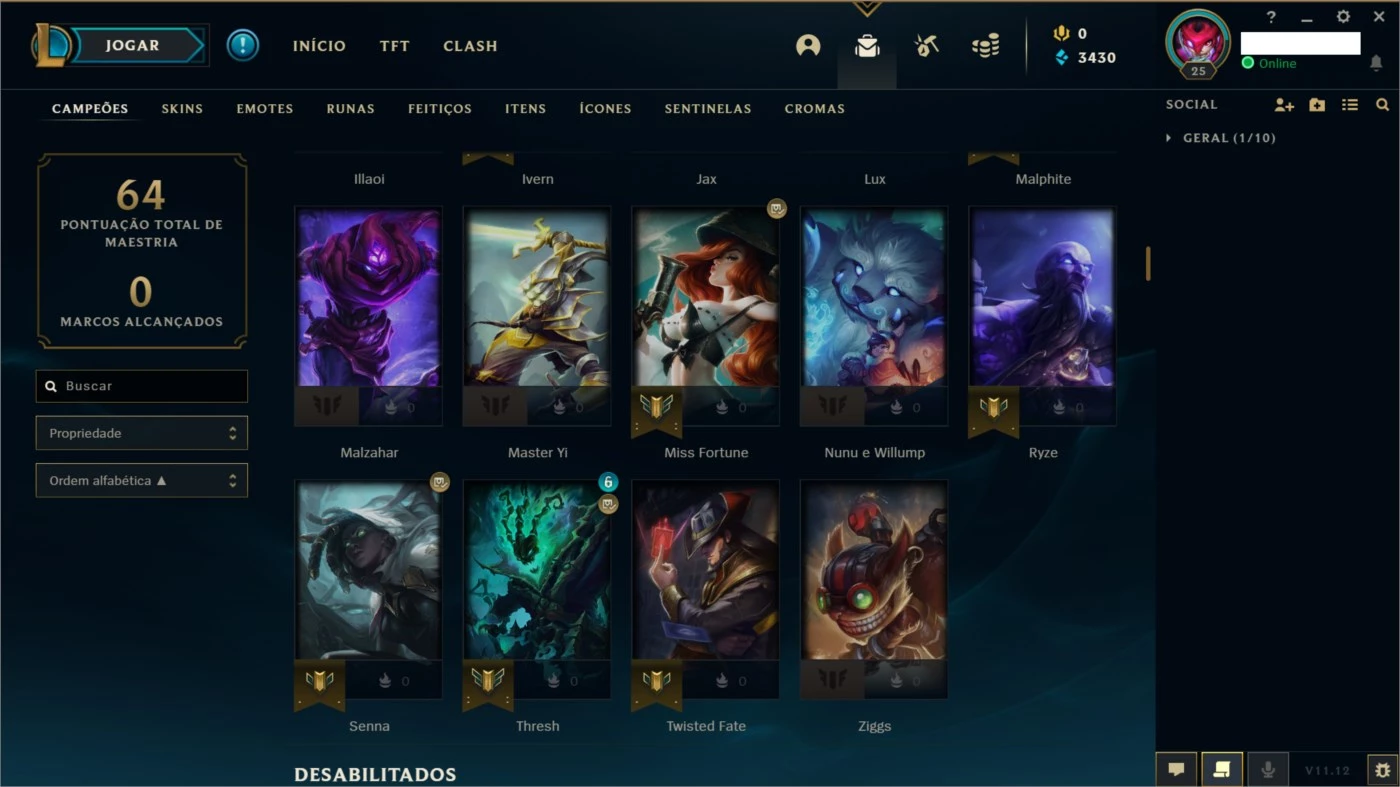This screenshot has width=1400, height=787.
Task: Select TFT in the top navigation
Action: coord(394,46)
